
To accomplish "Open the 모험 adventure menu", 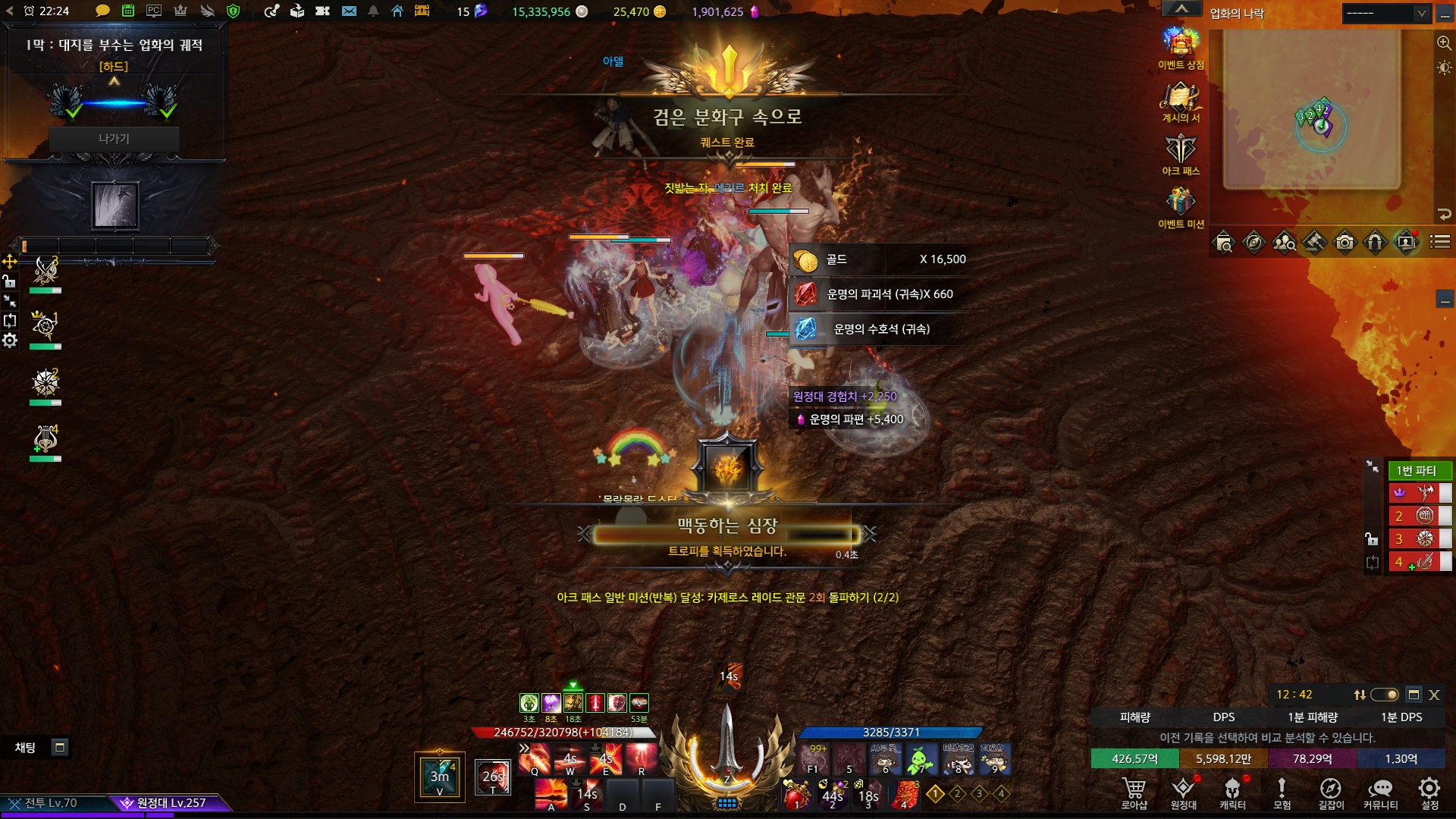I will tap(1282, 792).
